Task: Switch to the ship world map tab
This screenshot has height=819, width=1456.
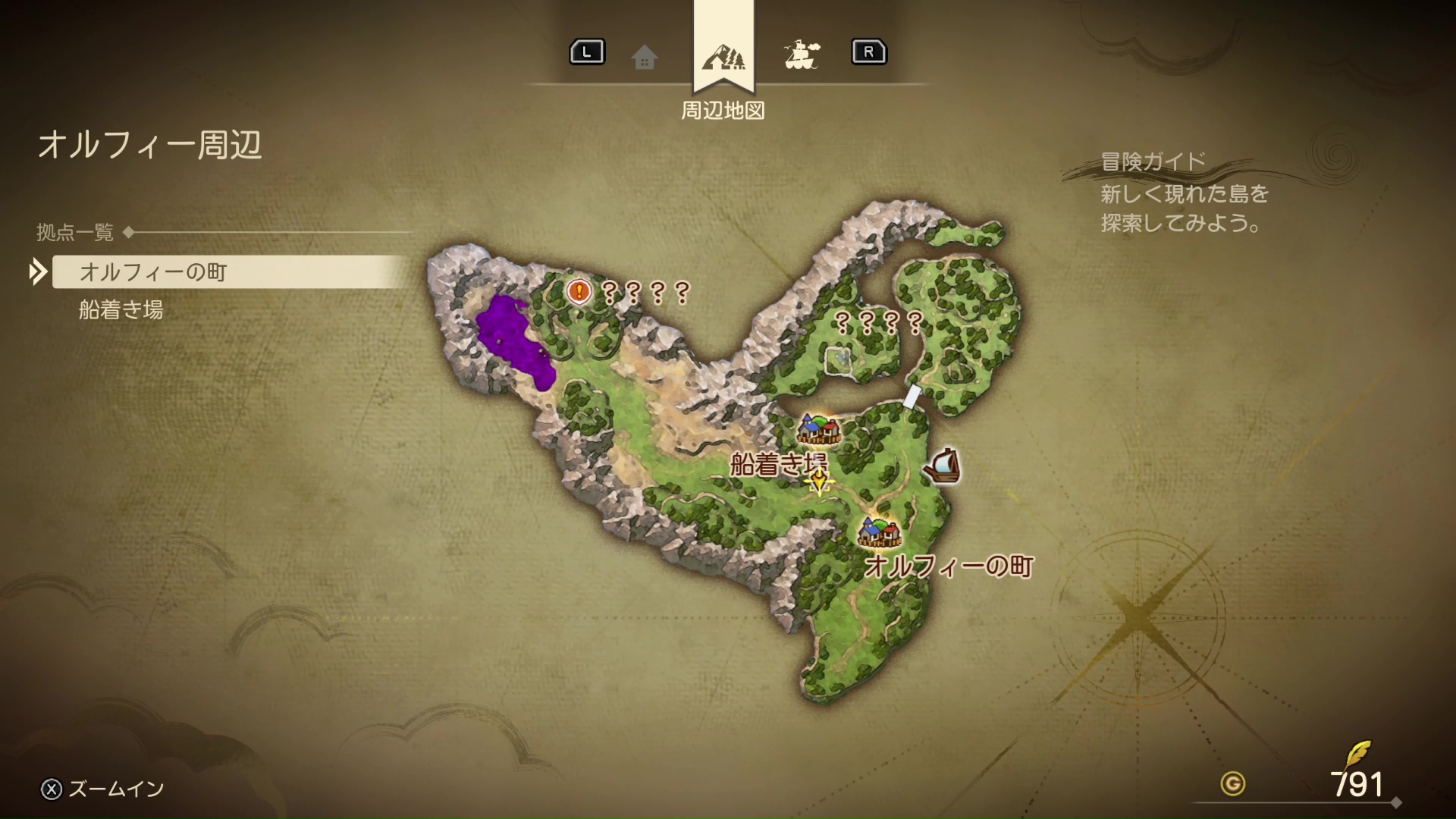Action: 801,55
